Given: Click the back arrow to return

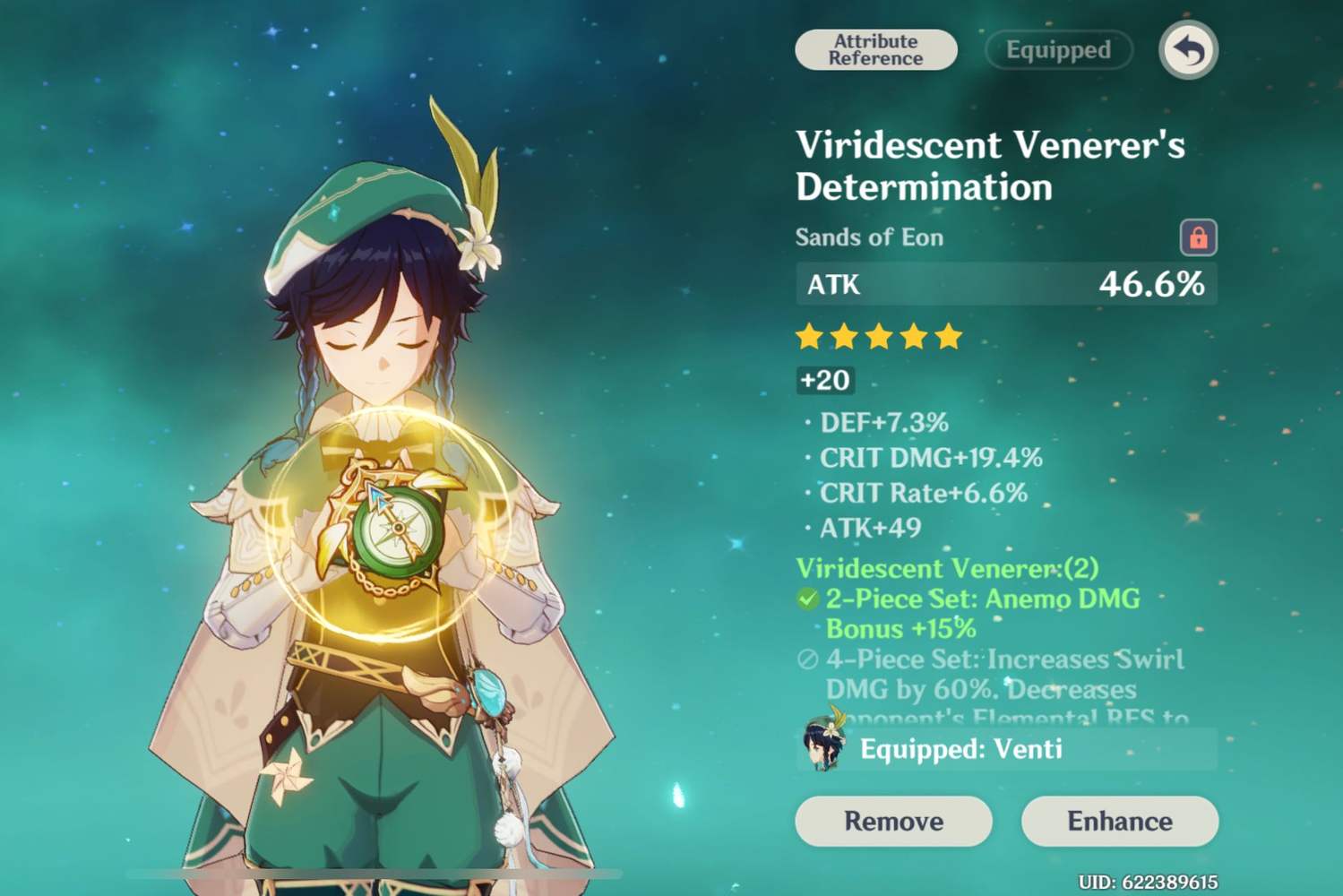Looking at the screenshot, I should click(x=1187, y=50).
